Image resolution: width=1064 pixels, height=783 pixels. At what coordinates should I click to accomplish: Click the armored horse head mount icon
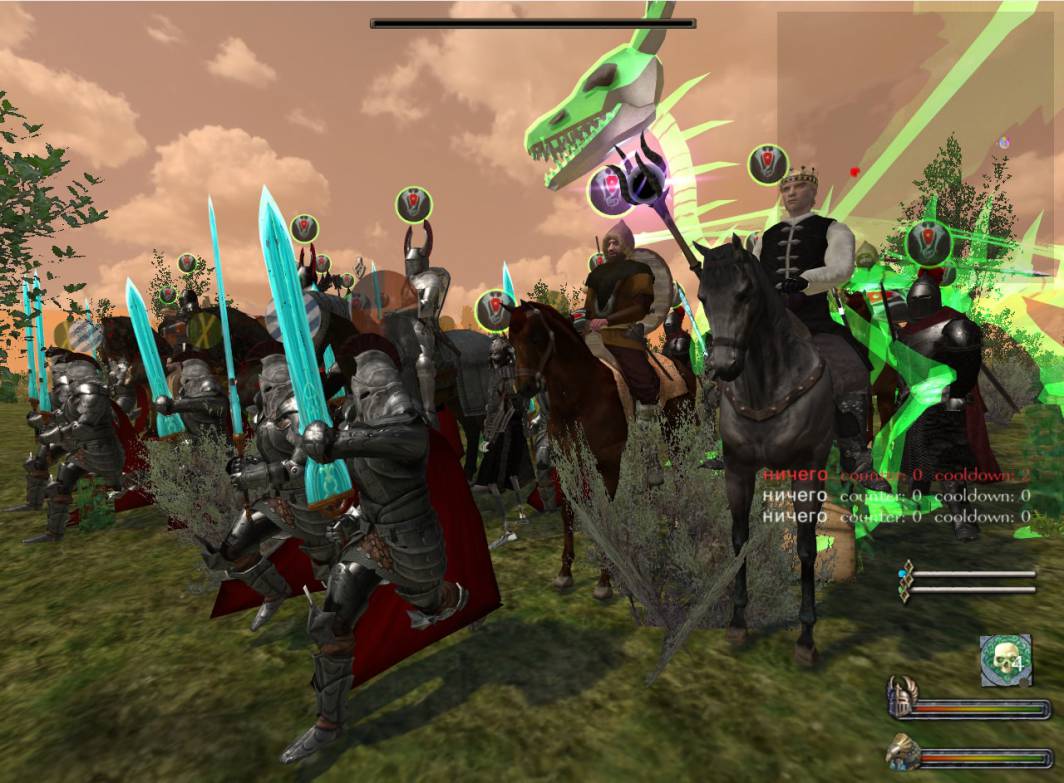[902, 751]
